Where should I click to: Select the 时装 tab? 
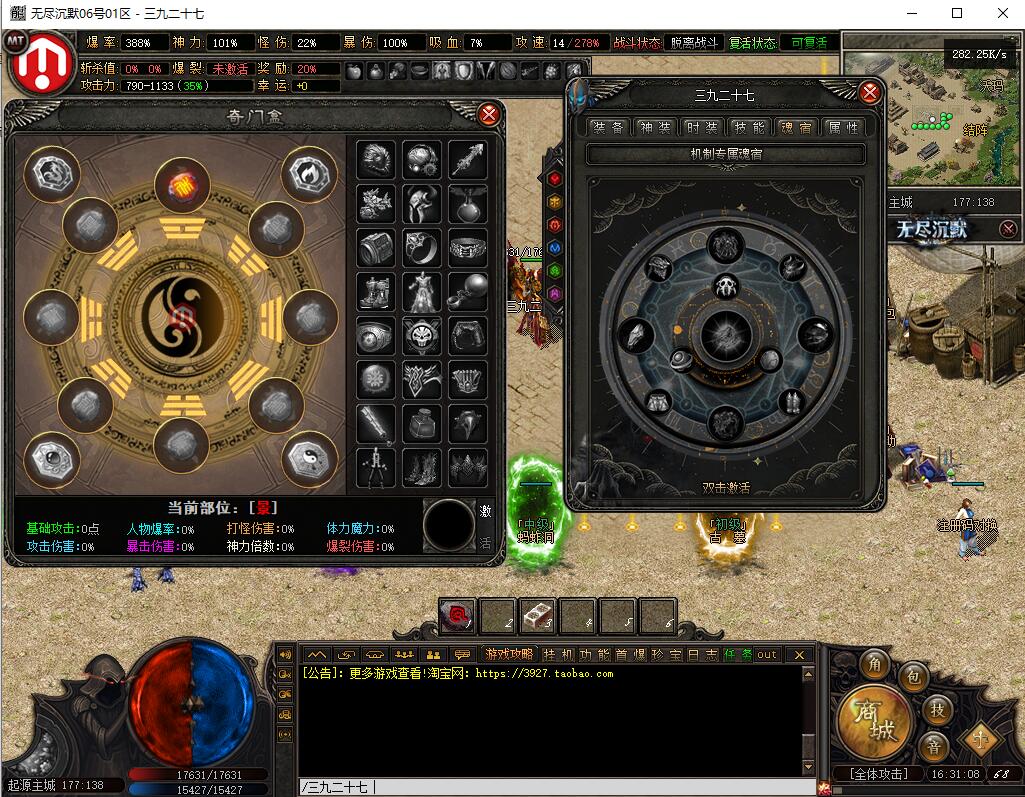pyautogui.click(x=702, y=128)
